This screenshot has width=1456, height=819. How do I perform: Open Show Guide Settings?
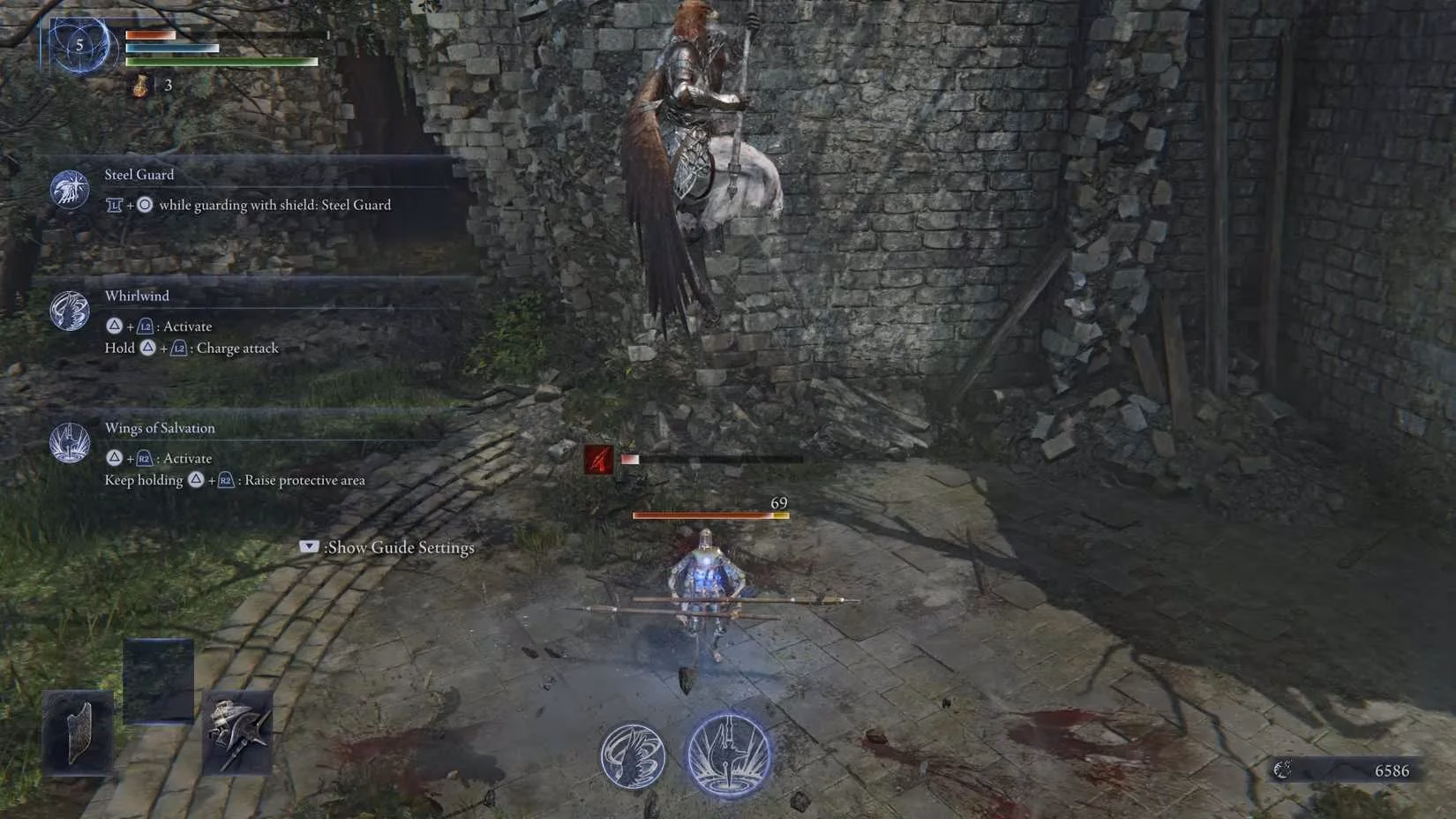pyautogui.click(x=388, y=547)
